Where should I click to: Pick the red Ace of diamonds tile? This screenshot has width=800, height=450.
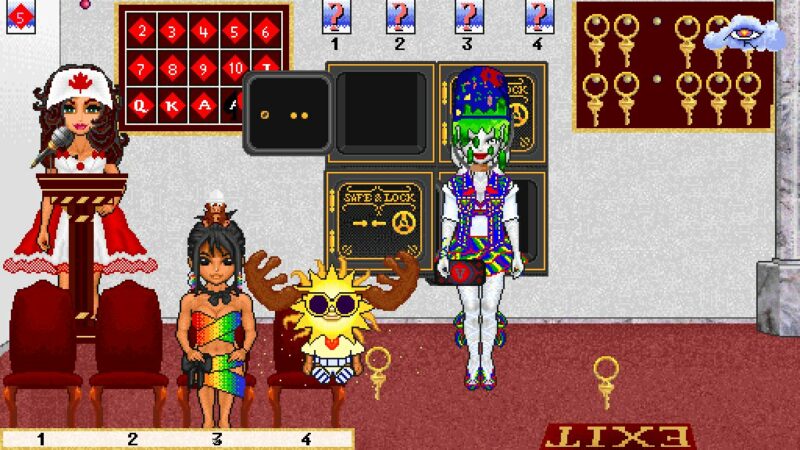click(204, 104)
